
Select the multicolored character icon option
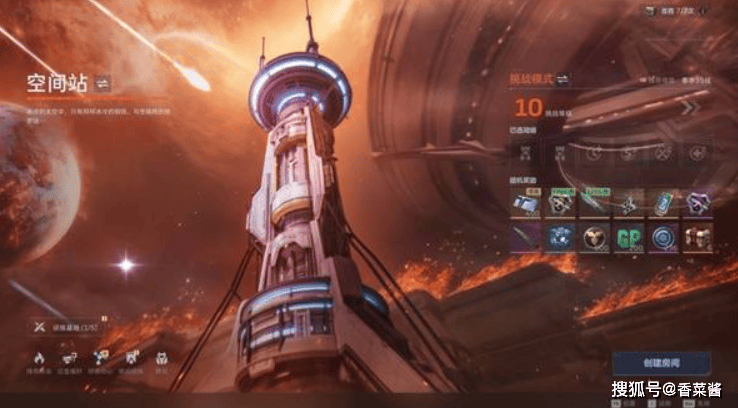click(x=101, y=357)
